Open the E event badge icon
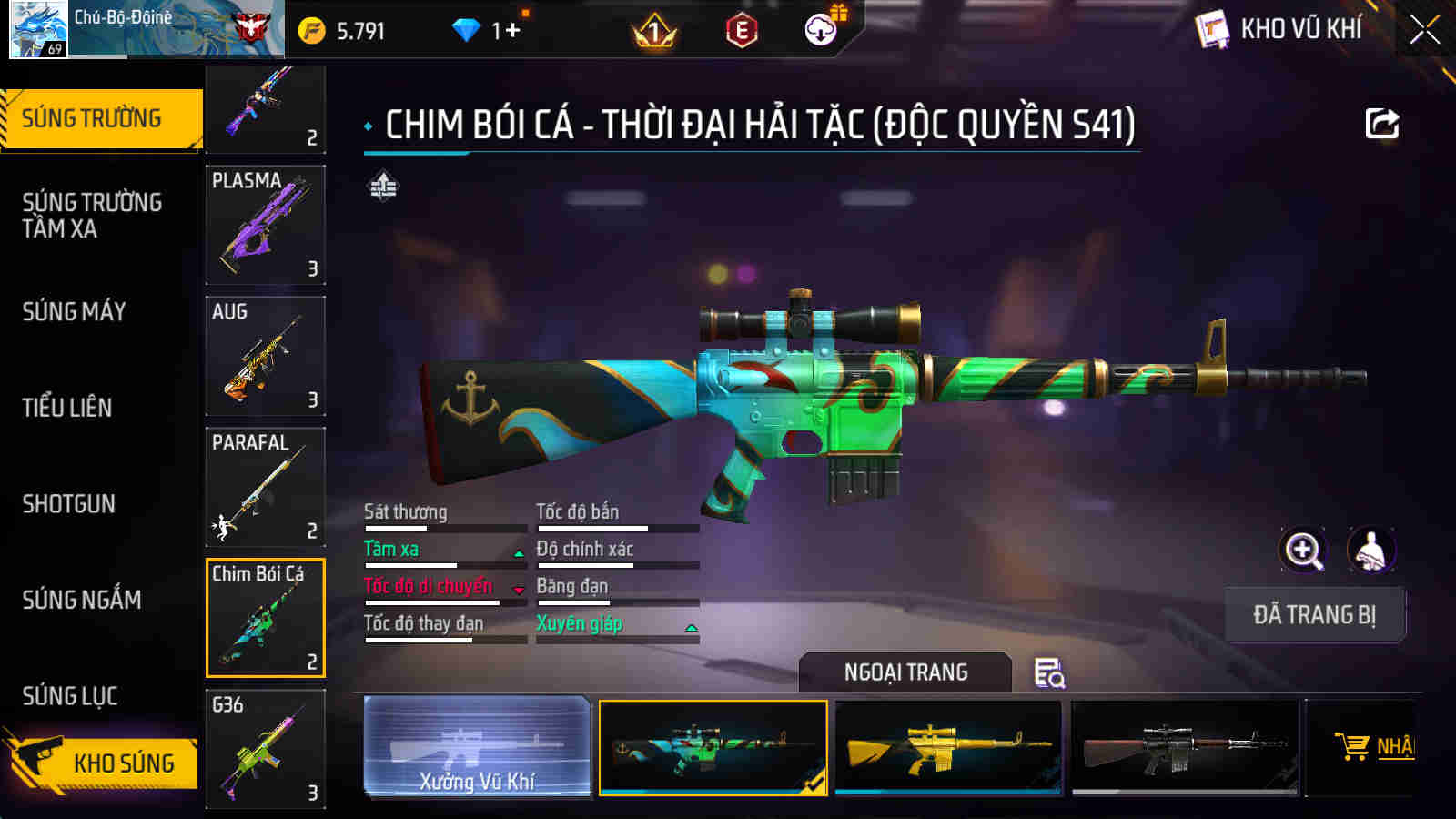Screen dimensions: 1456x819 coord(739,29)
